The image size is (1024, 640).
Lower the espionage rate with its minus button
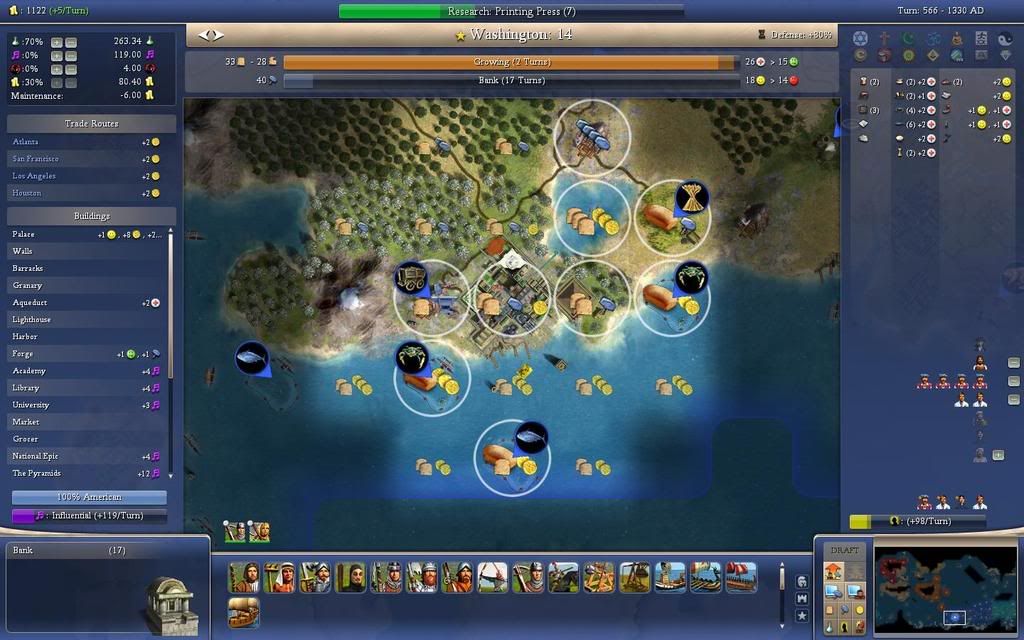pyautogui.click(x=70, y=69)
